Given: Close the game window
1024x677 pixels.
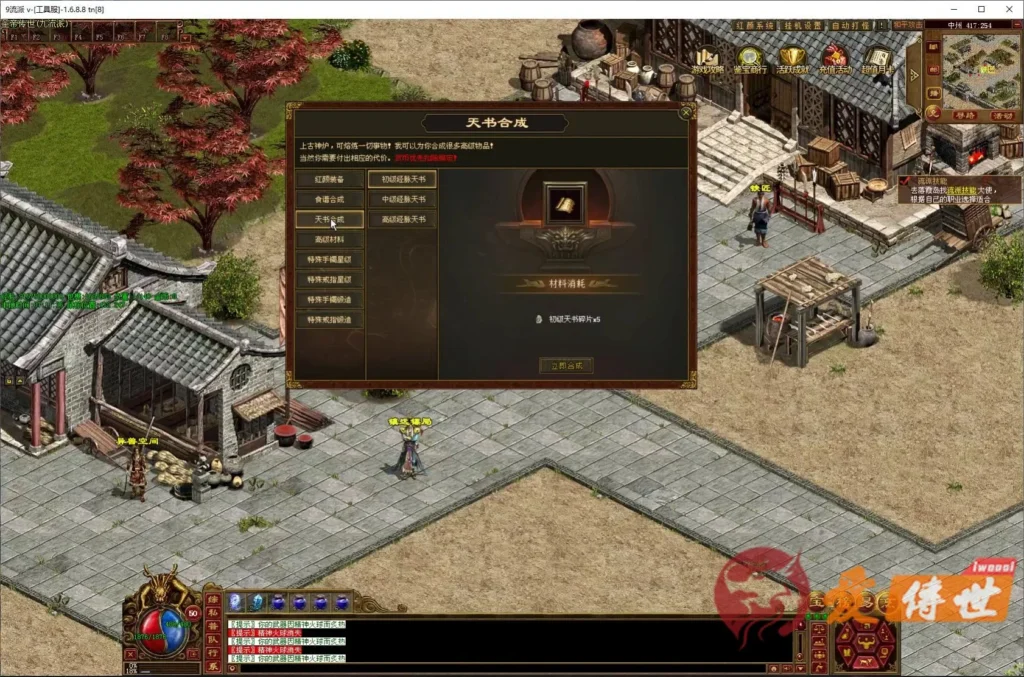Looking at the screenshot, I should [x=1005, y=9].
